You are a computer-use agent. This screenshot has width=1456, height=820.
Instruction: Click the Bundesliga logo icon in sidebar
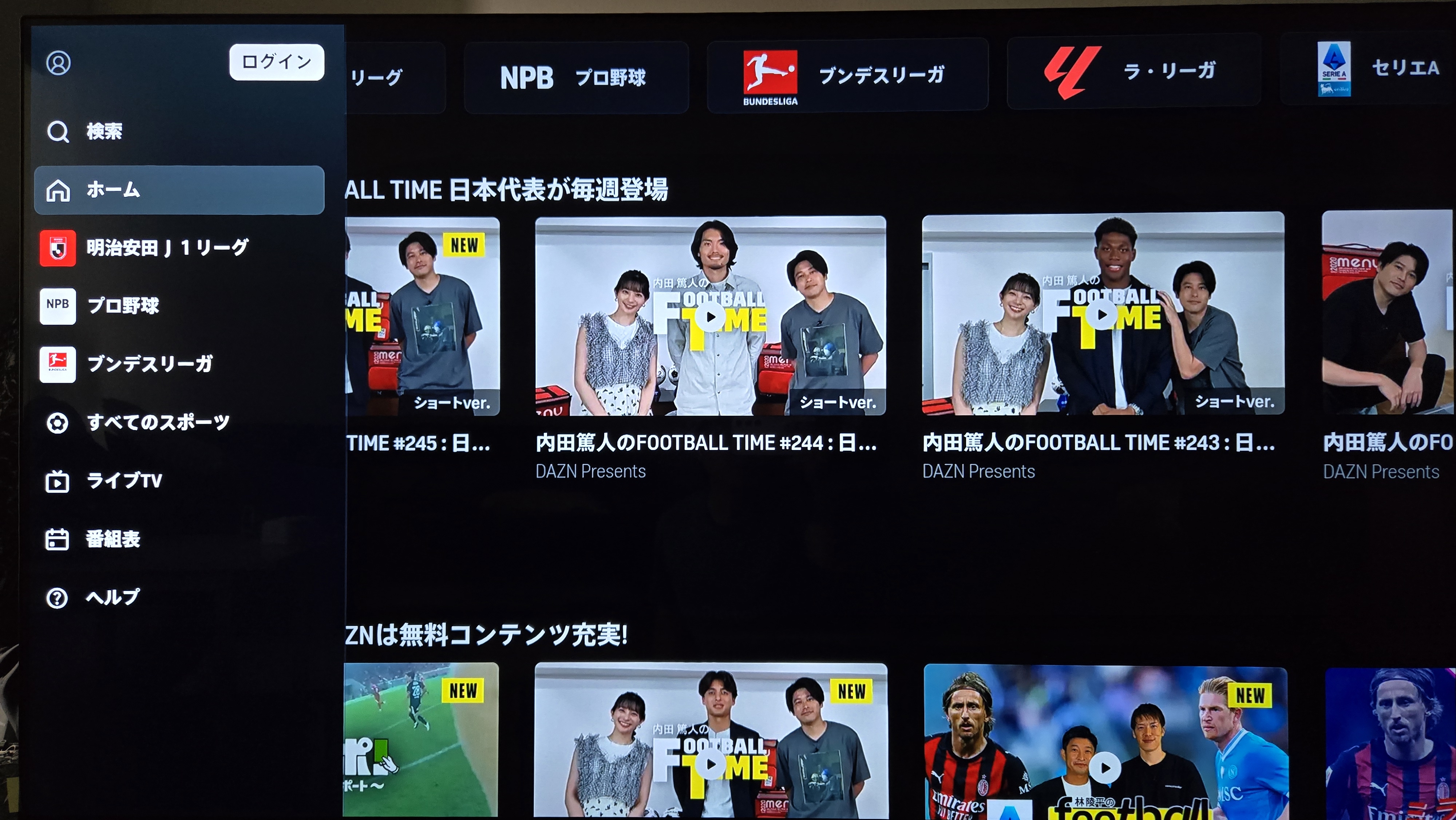(57, 365)
